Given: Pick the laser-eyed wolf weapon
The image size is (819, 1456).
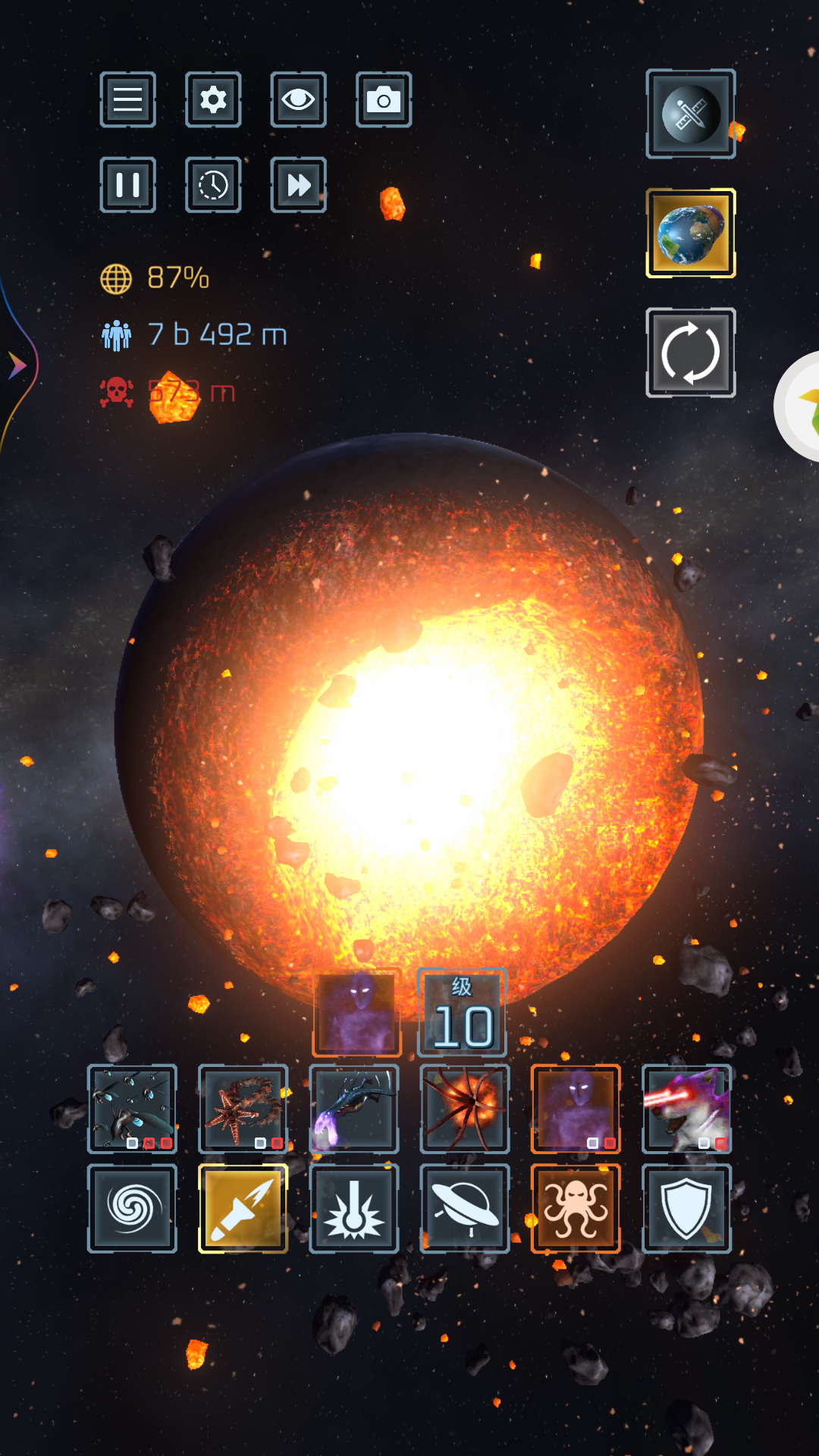Looking at the screenshot, I should click(686, 1109).
